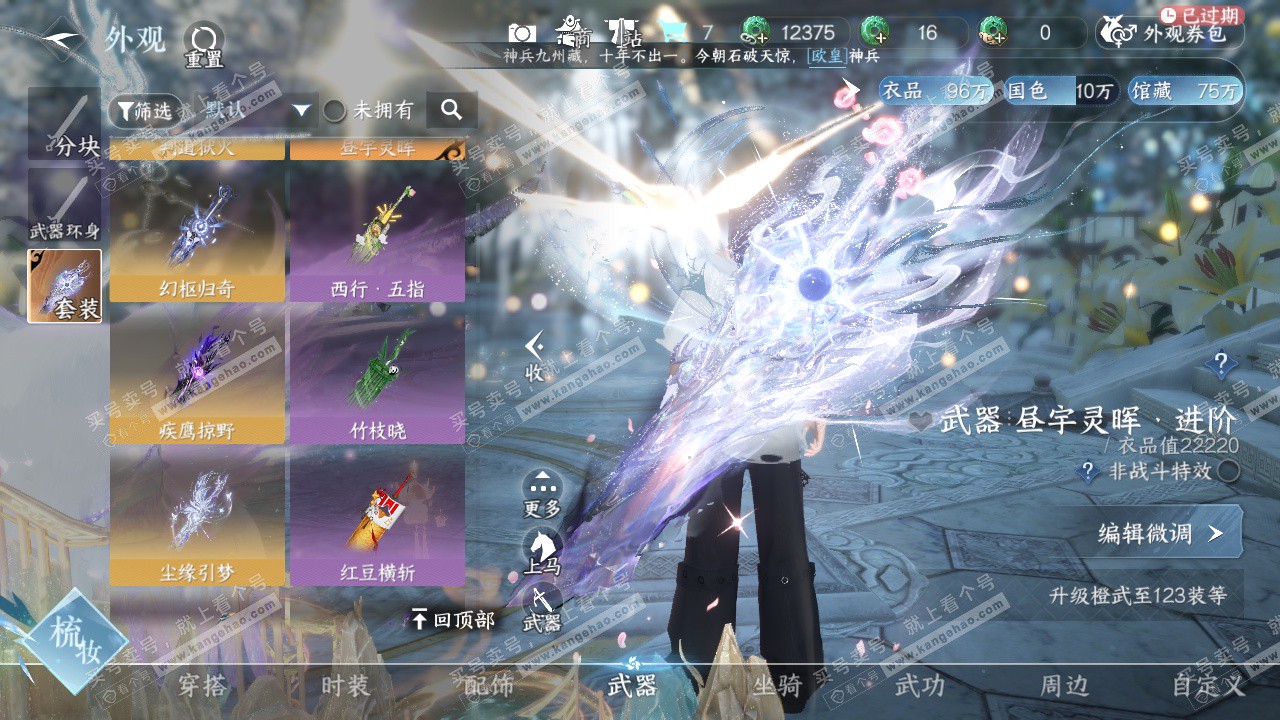This screenshot has width=1280, height=720.
Task: Open 编辑微调 fine-tuning editor
Action: point(1160,533)
